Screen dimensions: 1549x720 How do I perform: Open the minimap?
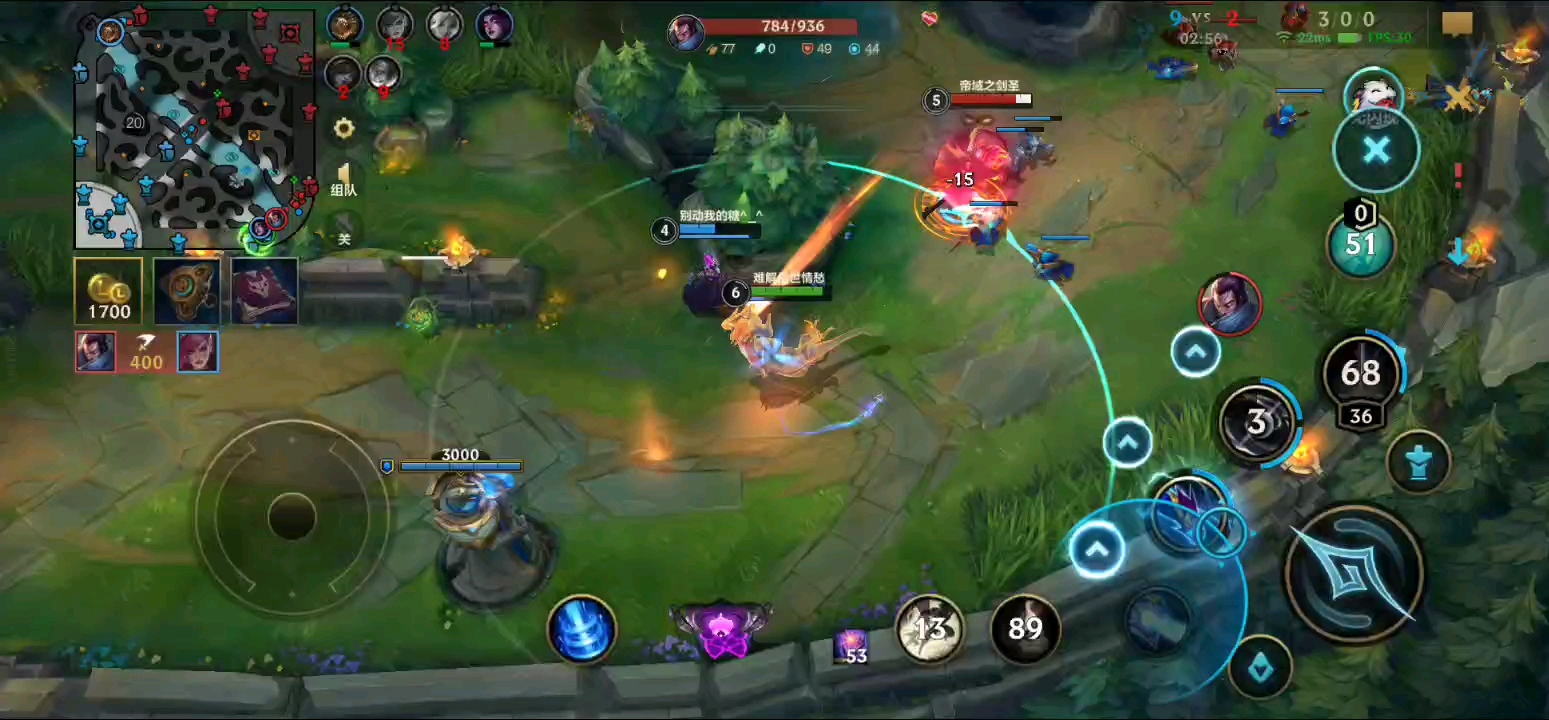coord(196,128)
